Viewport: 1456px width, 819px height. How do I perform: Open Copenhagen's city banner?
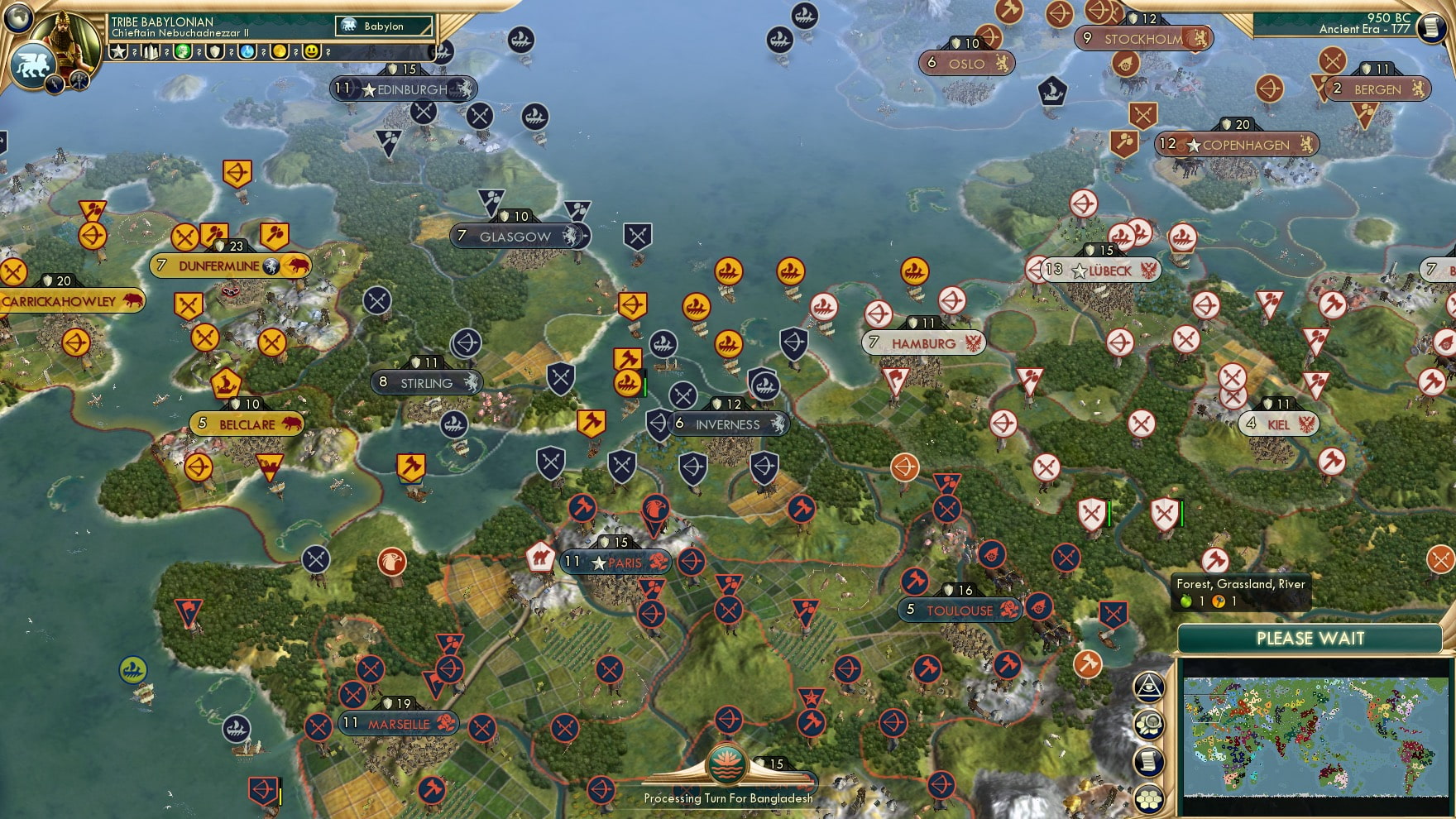(1238, 145)
